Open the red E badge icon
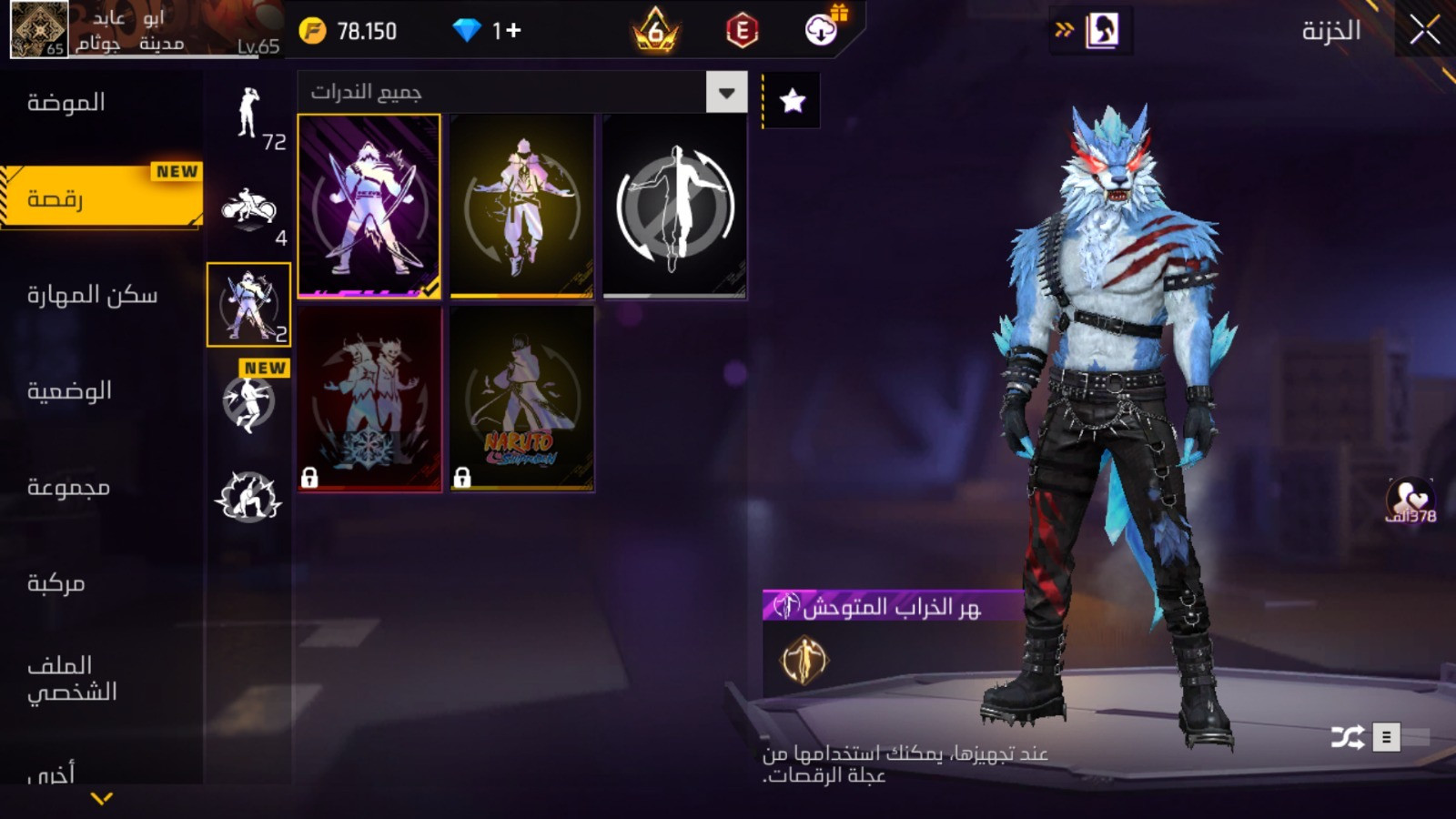This screenshot has width=1456, height=819. pyautogui.click(x=742, y=31)
